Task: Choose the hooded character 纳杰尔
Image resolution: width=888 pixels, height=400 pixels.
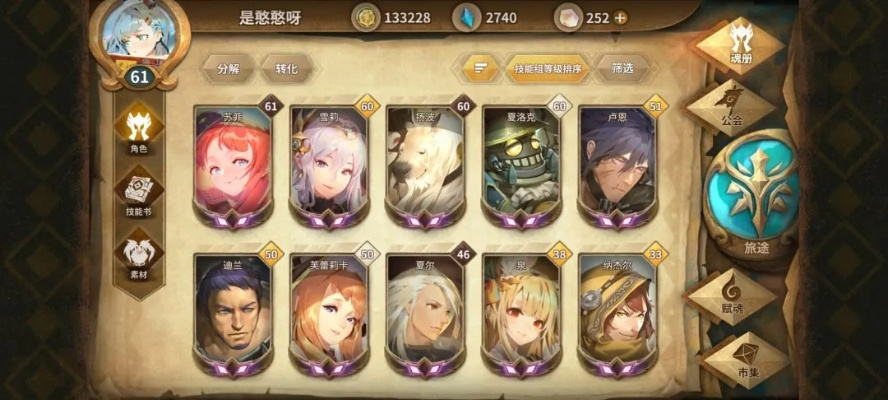Action: pyautogui.click(x=616, y=312)
